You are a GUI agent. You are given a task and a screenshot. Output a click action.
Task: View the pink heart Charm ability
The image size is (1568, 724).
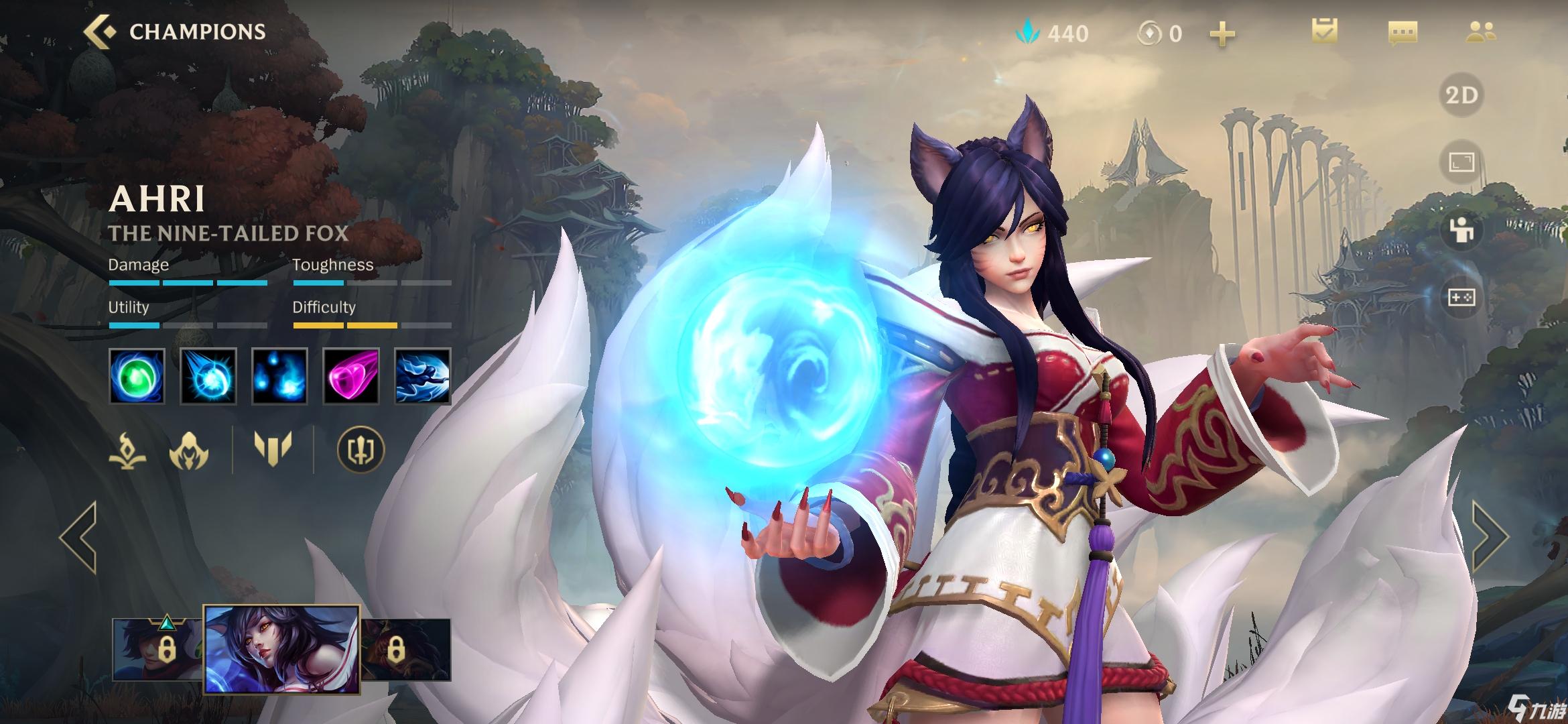tap(351, 376)
